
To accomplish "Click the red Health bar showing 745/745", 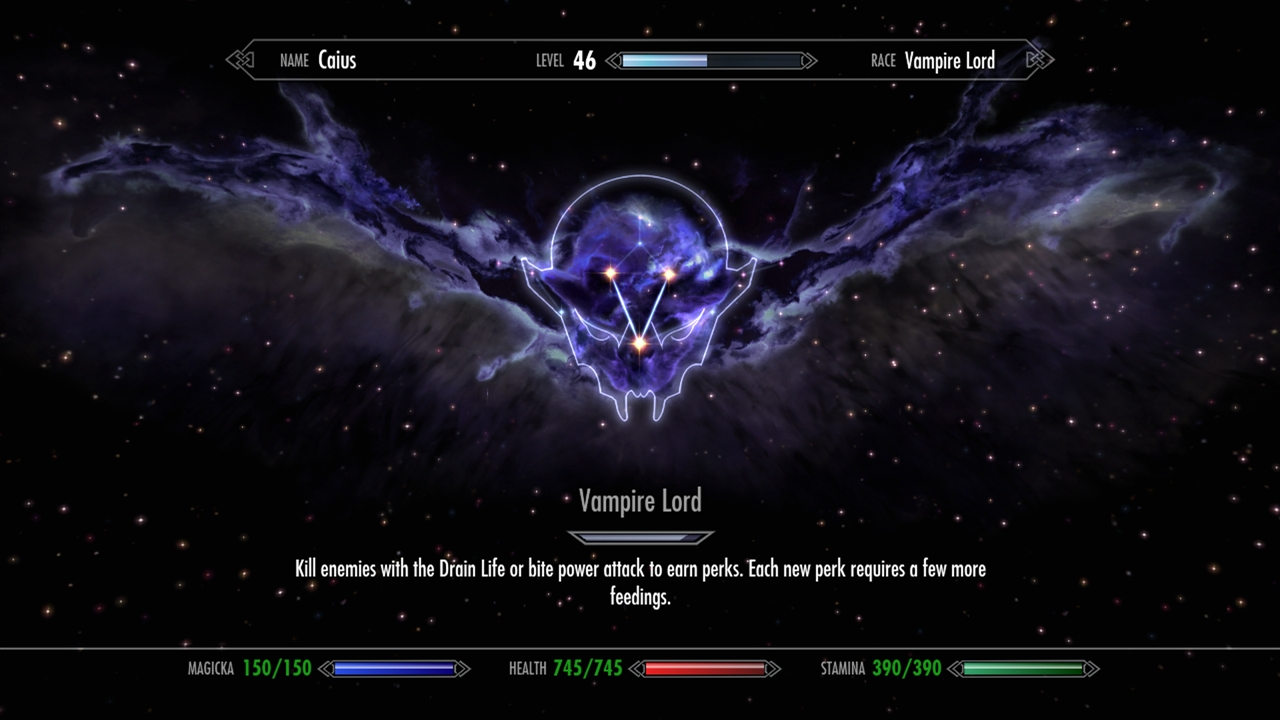I will click(x=705, y=668).
